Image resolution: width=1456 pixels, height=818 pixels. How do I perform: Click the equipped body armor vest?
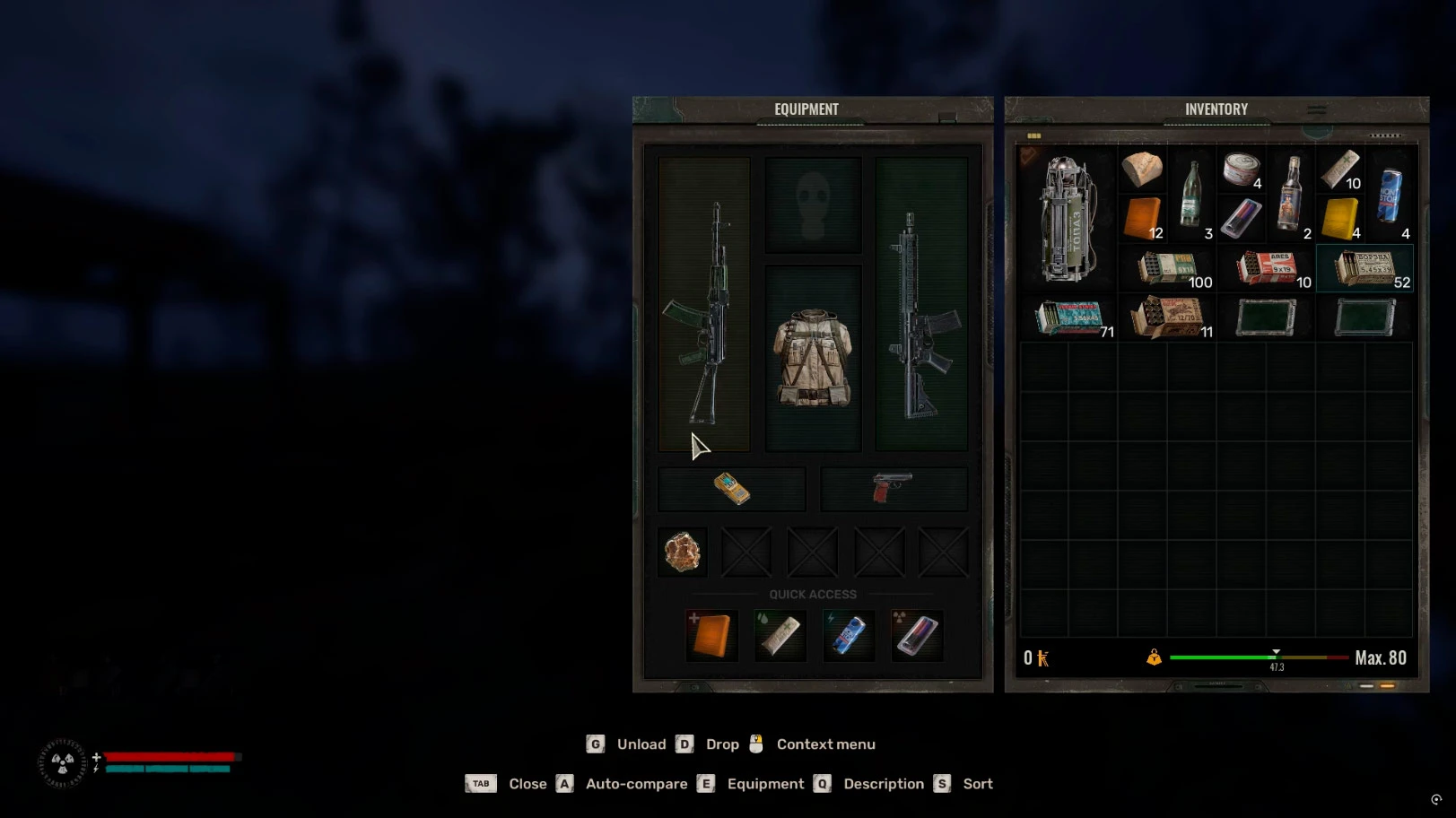[x=813, y=357]
